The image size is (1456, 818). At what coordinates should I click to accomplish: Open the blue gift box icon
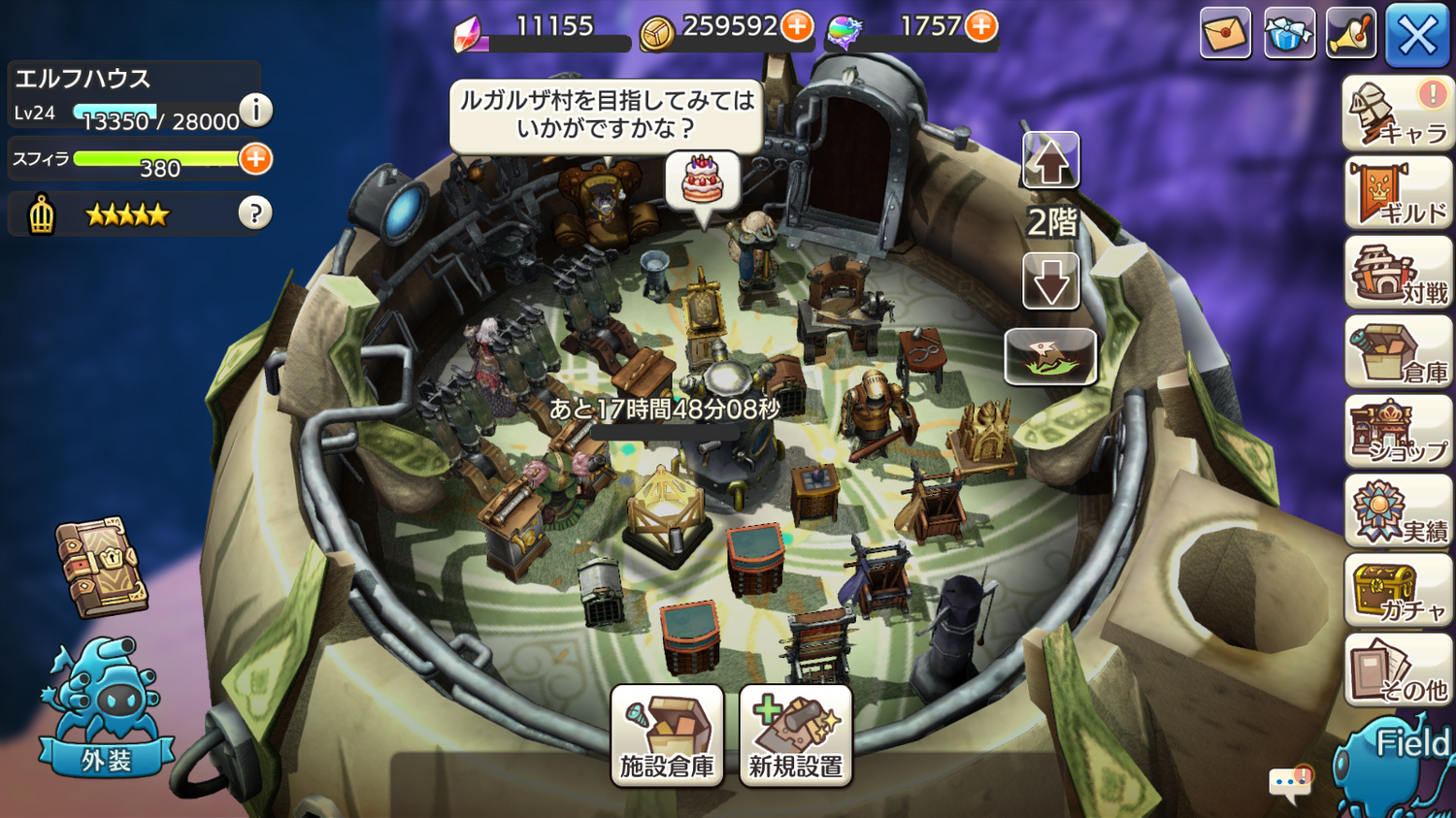[x=1289, y=34]
